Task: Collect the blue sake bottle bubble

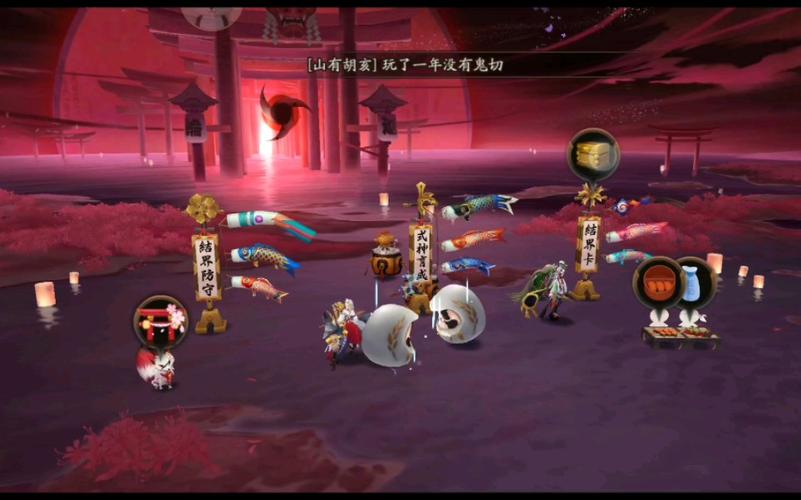Action: (x=692, y=283)
